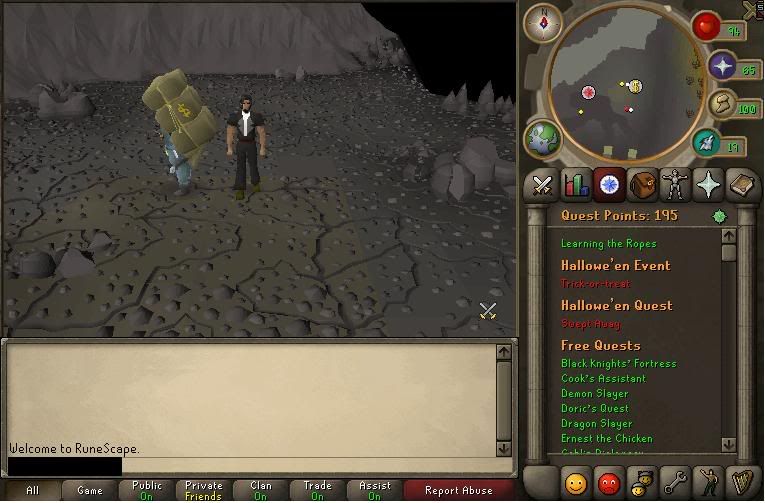Open the world map globe button

(543, 137)
